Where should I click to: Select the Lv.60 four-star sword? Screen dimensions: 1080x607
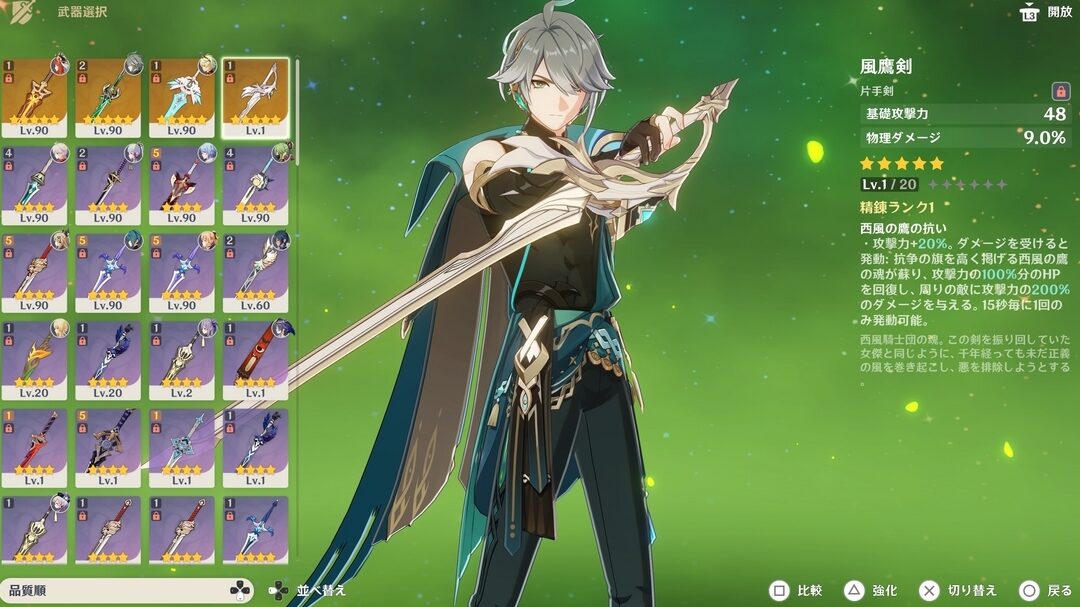pos(255,272)
